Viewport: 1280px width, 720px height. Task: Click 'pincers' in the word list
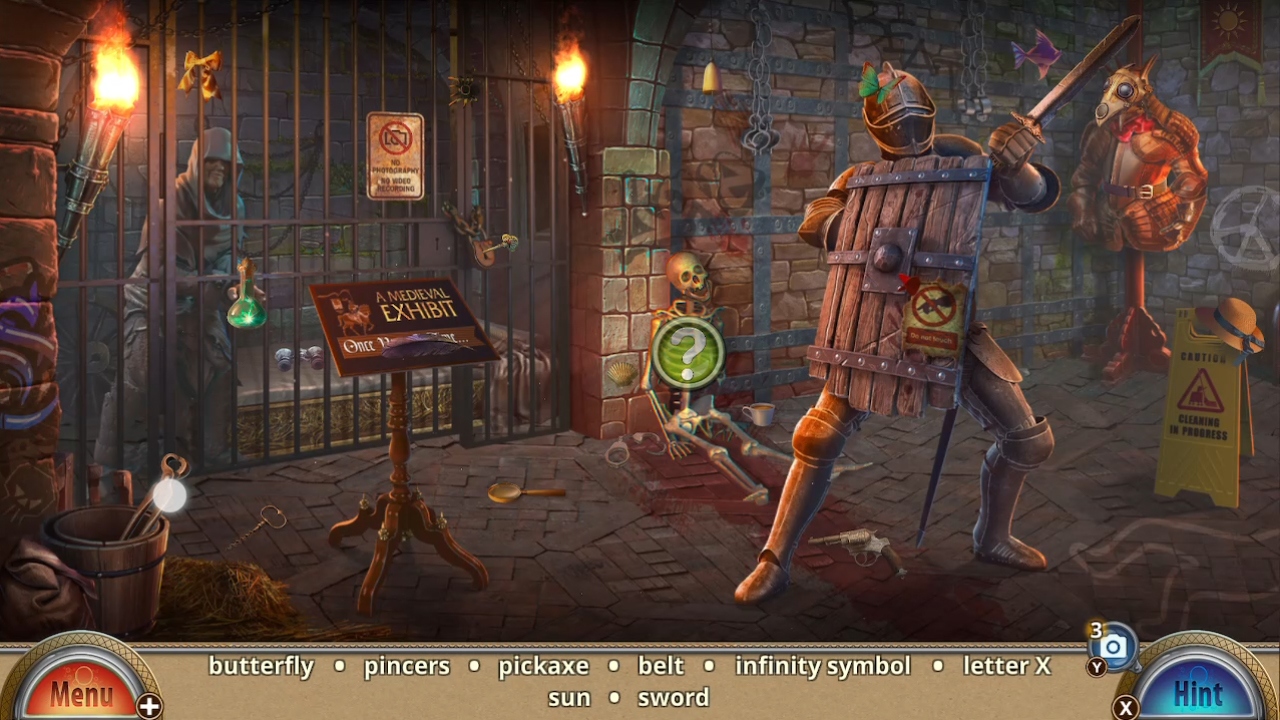point(406,666)
